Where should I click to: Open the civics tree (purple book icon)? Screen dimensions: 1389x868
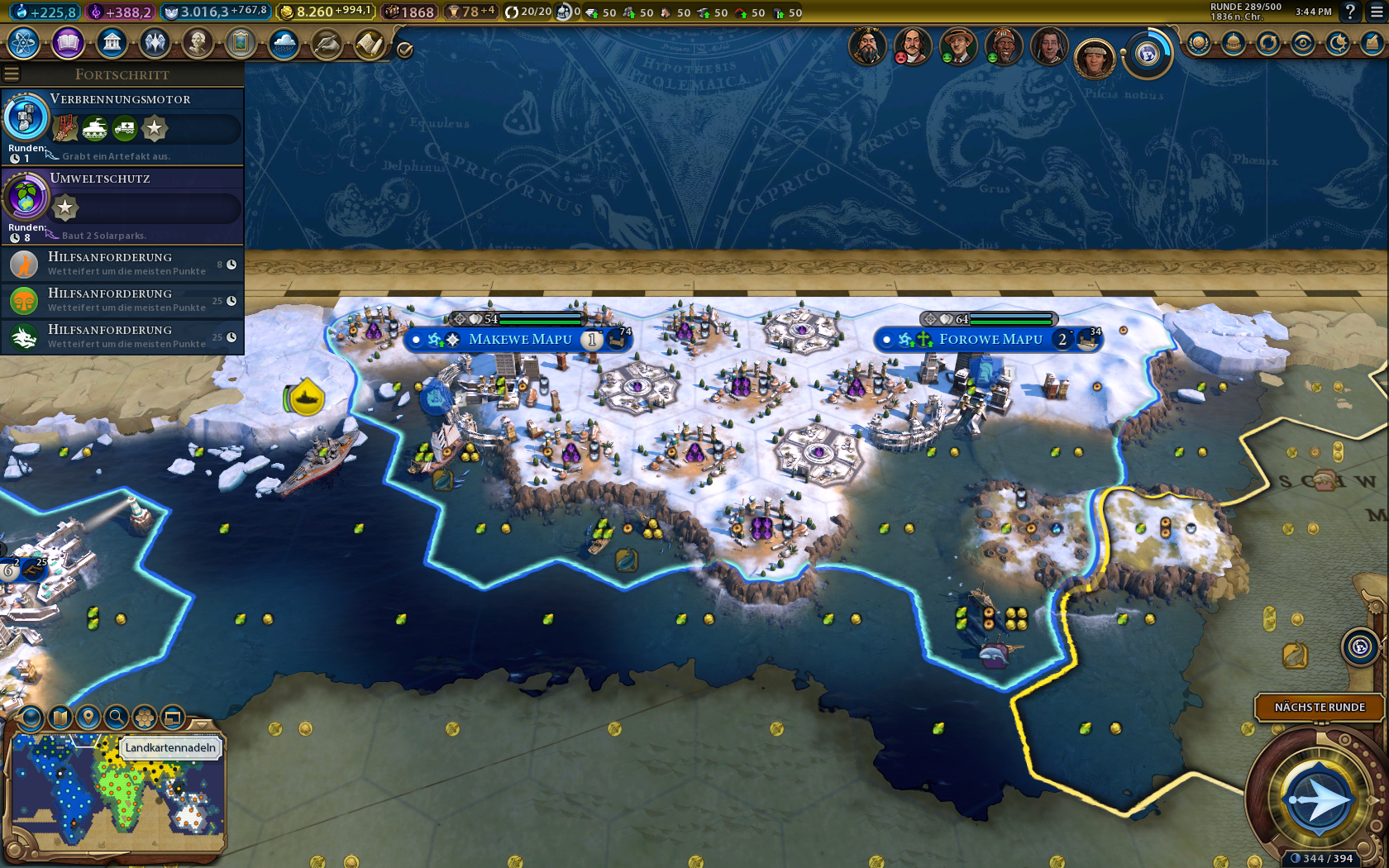(x=68, y=42)
